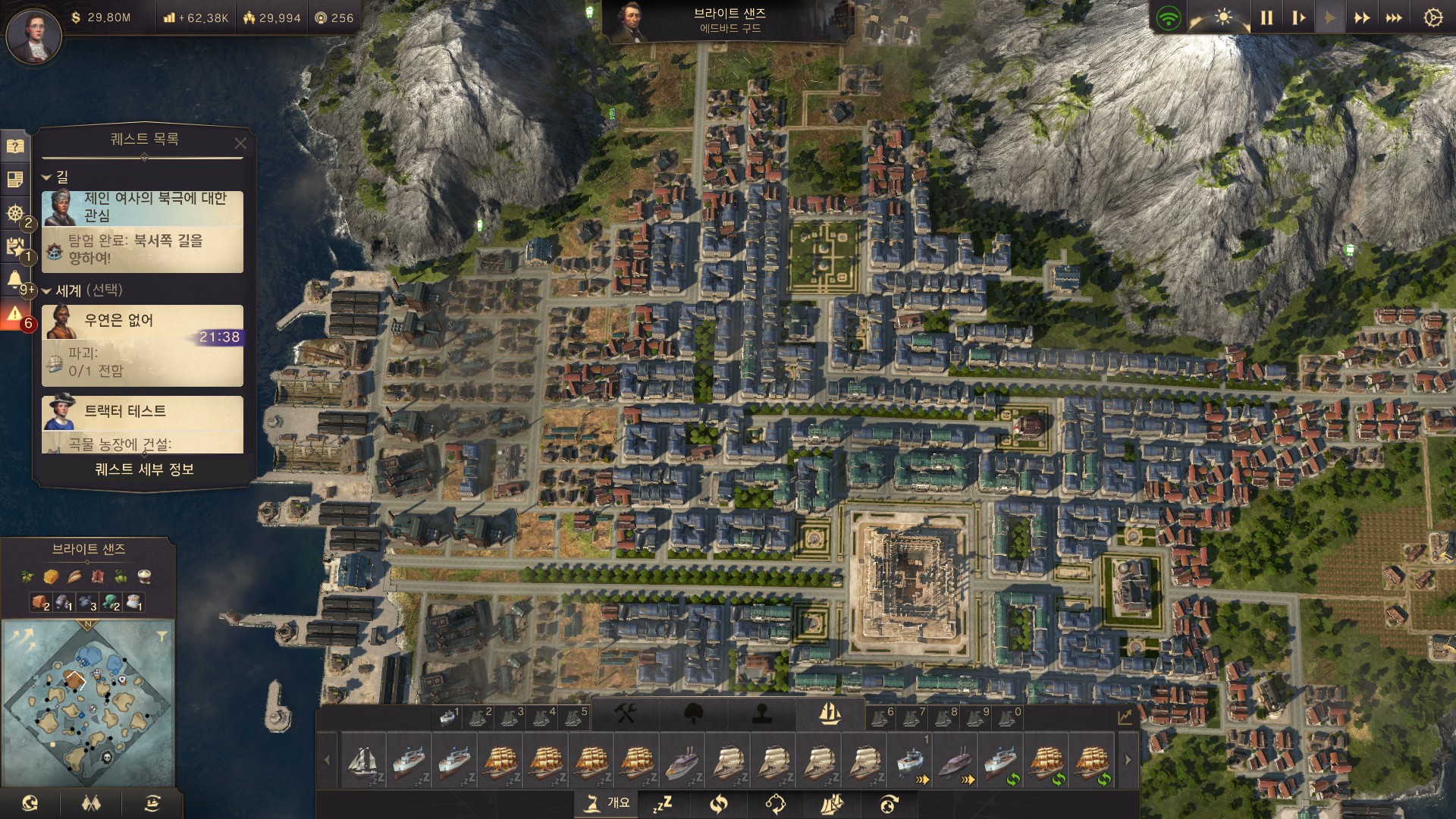Viewport: 1456px width, 819px height.
Task: Show next ships with the right arrow
Action: 1128,760
